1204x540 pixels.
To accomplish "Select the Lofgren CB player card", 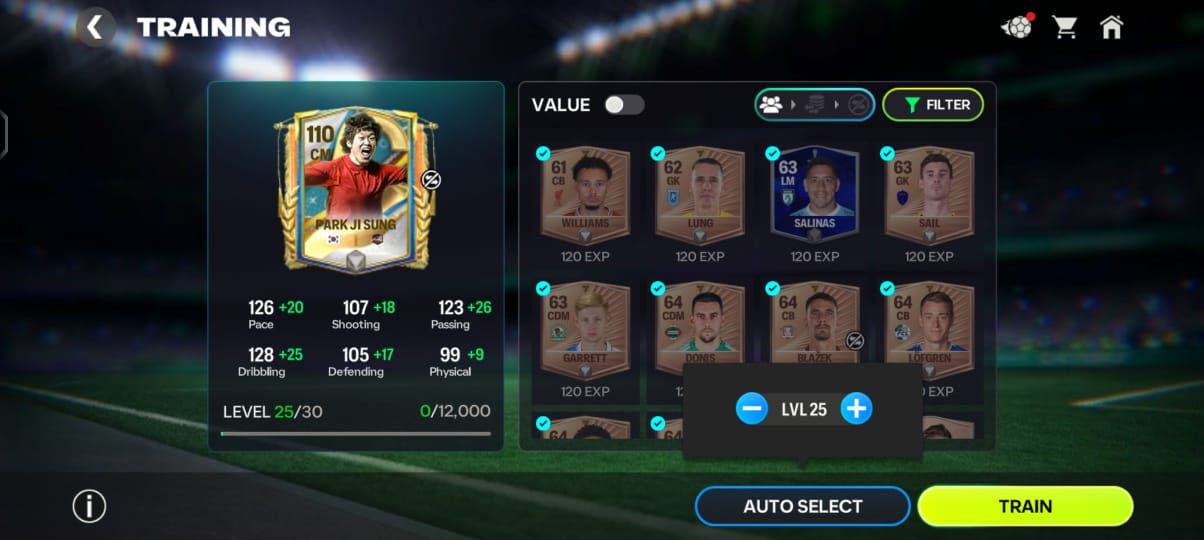I will point(929,322).
